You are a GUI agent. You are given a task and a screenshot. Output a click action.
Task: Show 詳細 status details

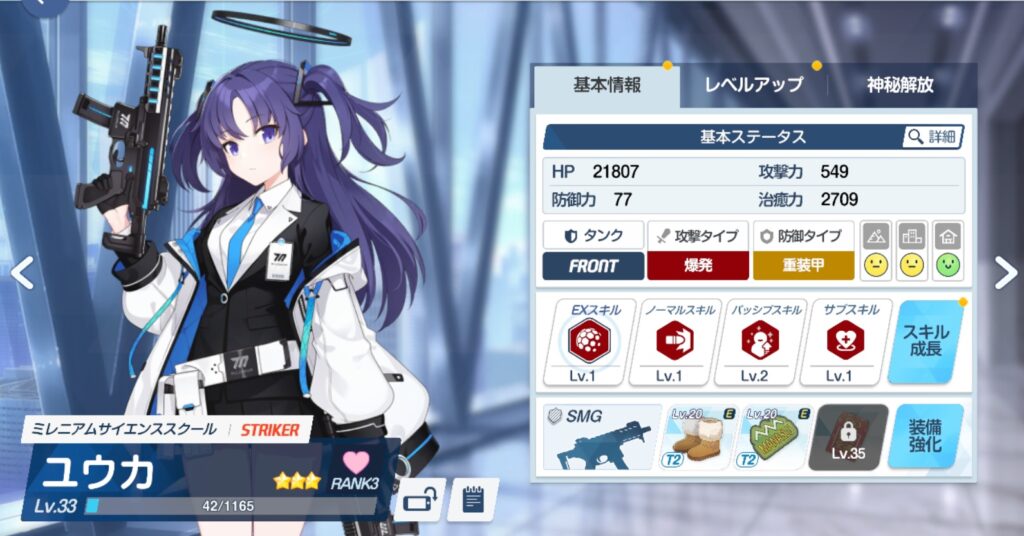pyautogui.click(x=930, y=136)
